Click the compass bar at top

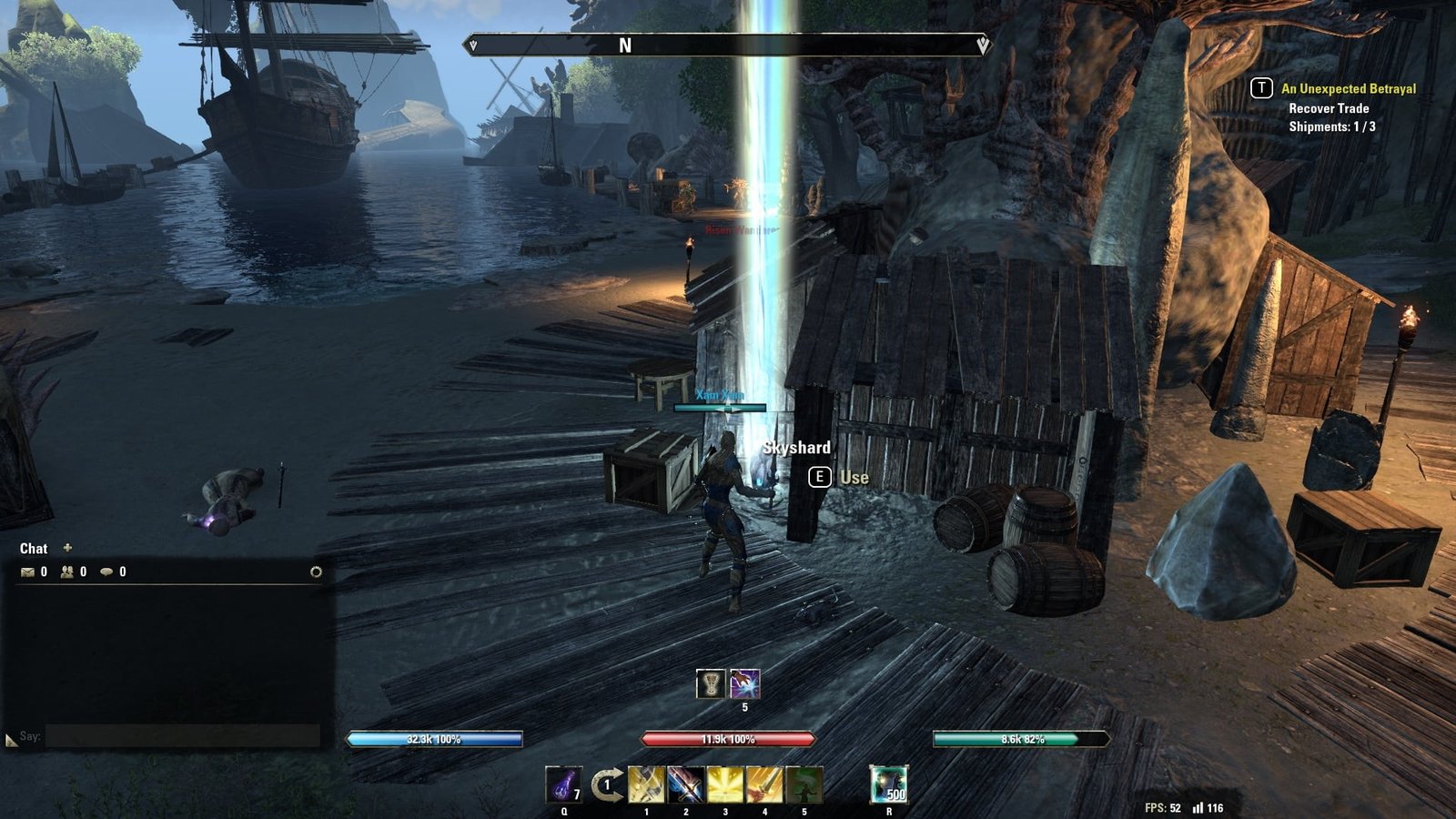[x=726, y=45]
